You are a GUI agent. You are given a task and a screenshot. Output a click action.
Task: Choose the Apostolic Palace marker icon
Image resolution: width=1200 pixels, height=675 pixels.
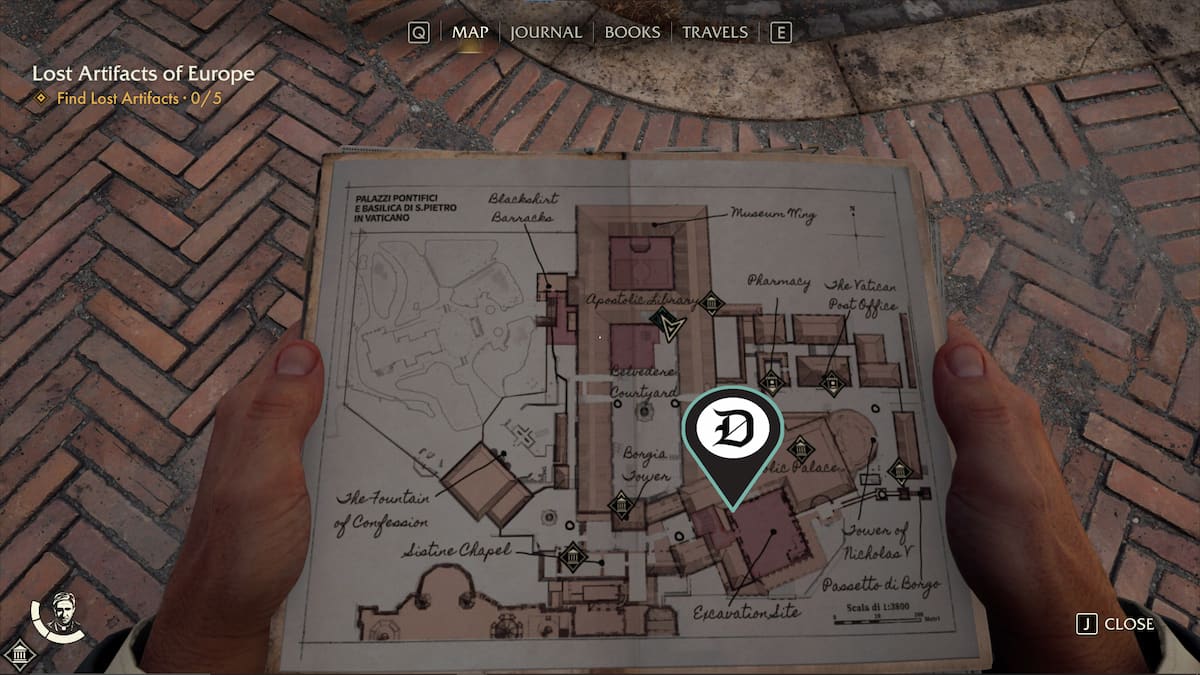[800, 450]
